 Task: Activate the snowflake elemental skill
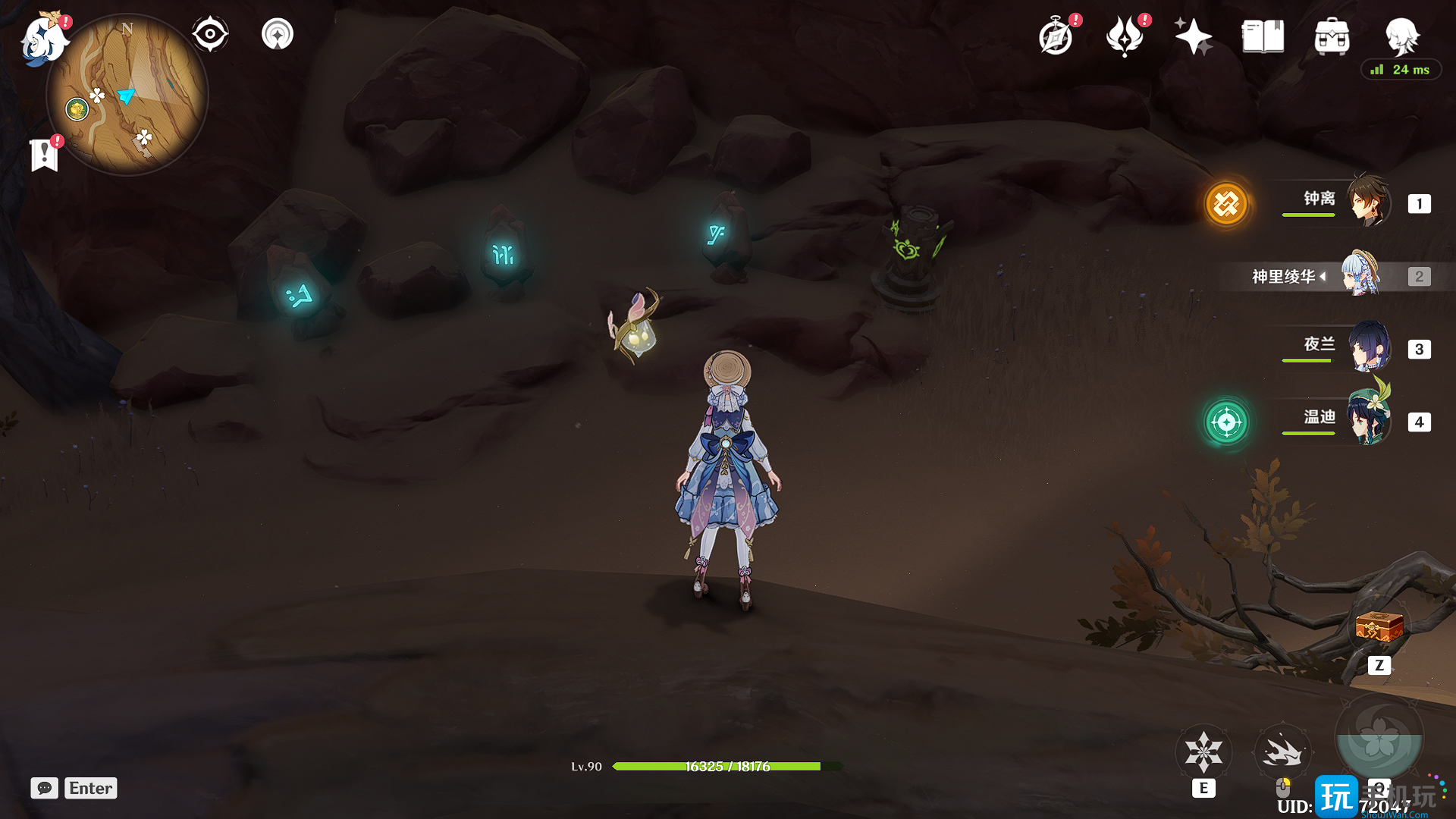coord(1203,752)
